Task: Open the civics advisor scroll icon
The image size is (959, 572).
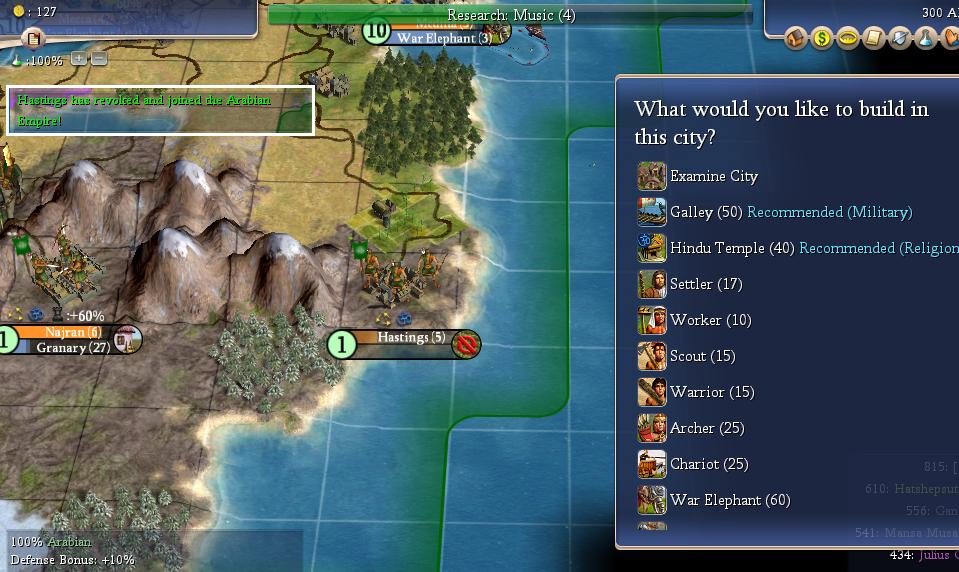Action: (874, 38)
